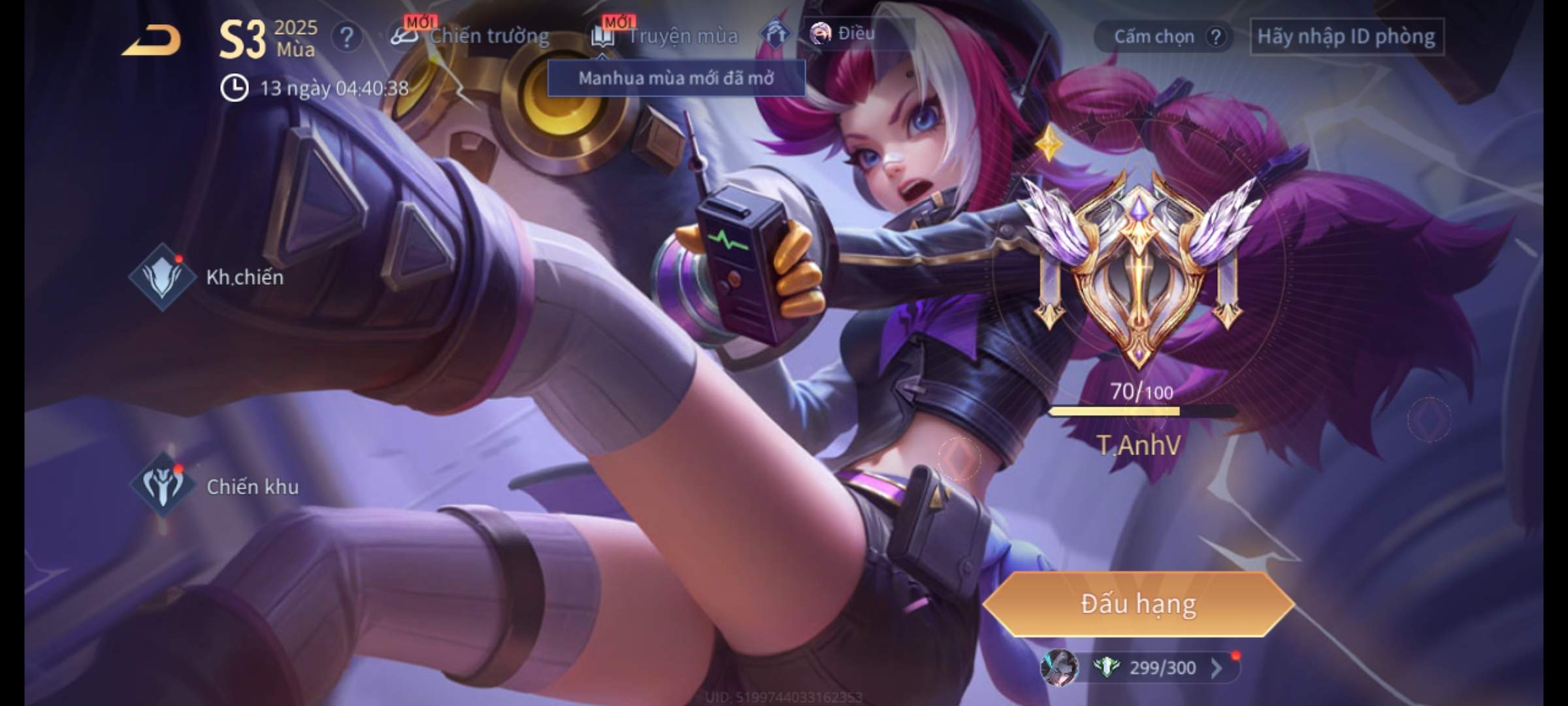Image resolution: width=1568 pixels, height=706 pixels.
Task: Tap the house-arrow diamond icon
Action: click(x=774, y=34)
